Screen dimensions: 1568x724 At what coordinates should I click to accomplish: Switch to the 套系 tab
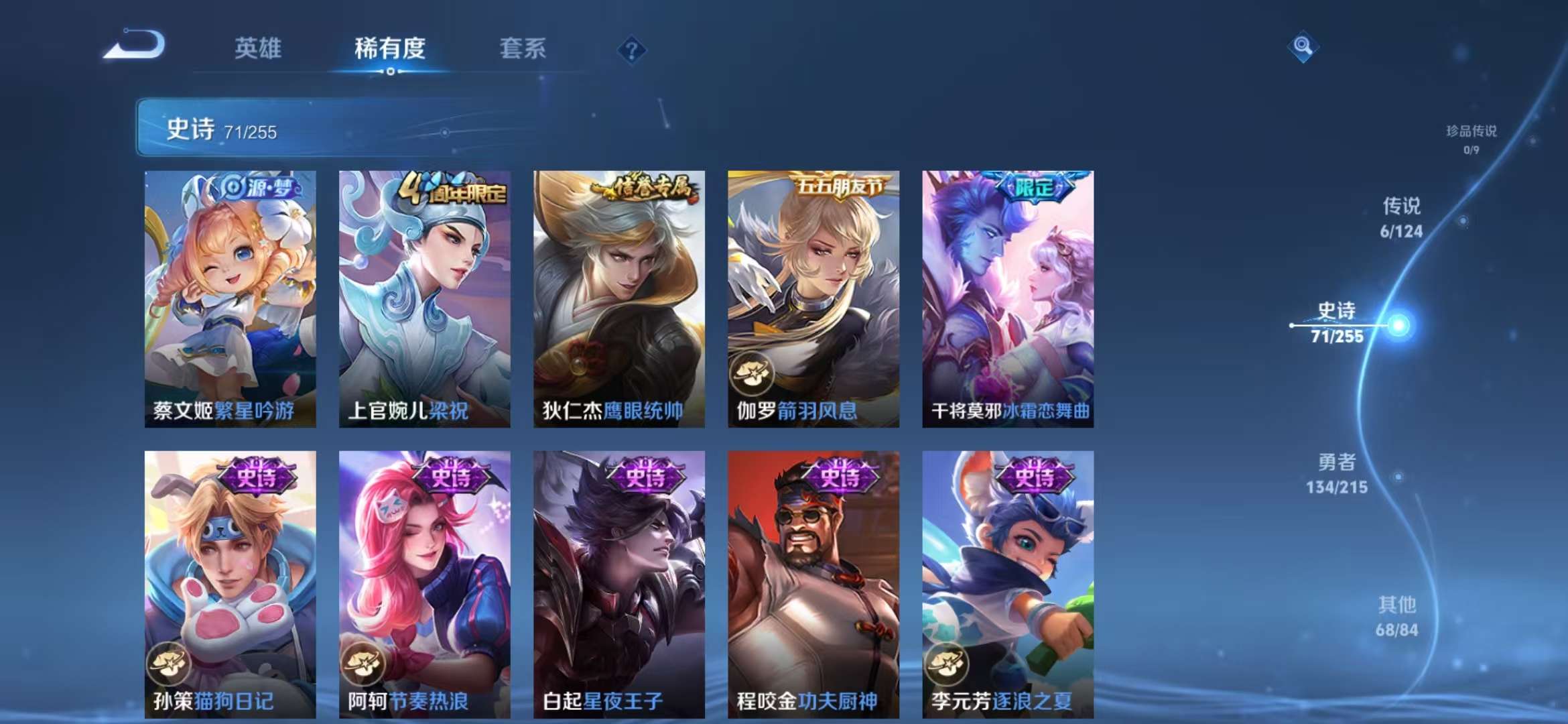click(523, 48)
